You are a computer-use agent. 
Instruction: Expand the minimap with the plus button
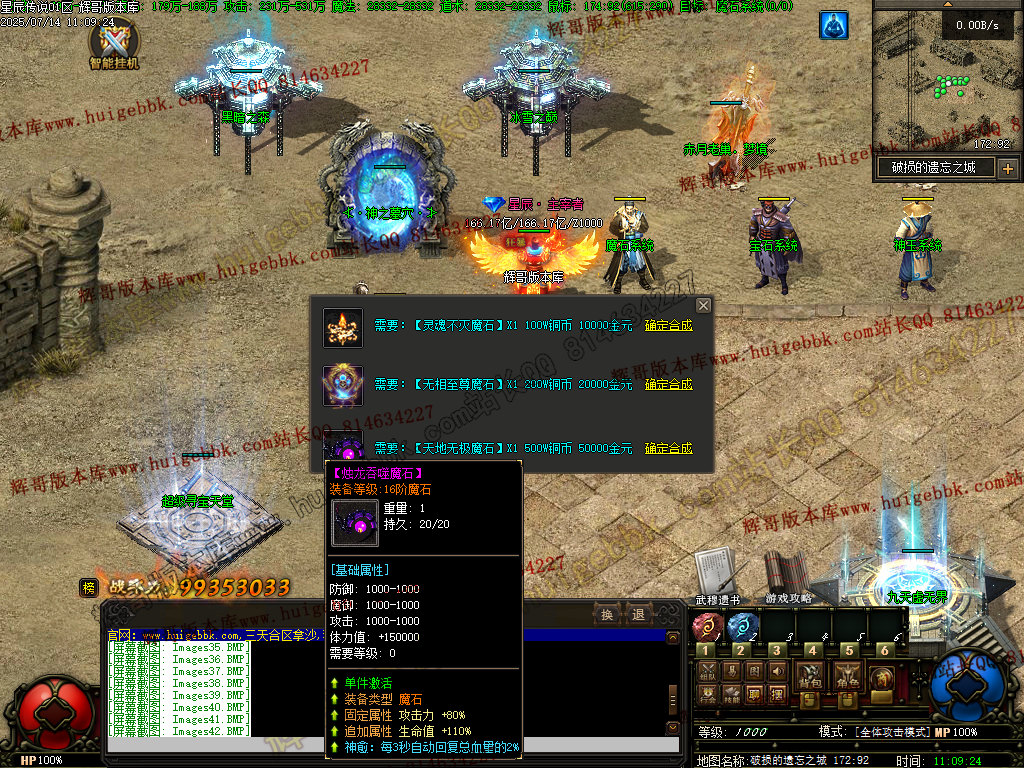[1007, 168]
